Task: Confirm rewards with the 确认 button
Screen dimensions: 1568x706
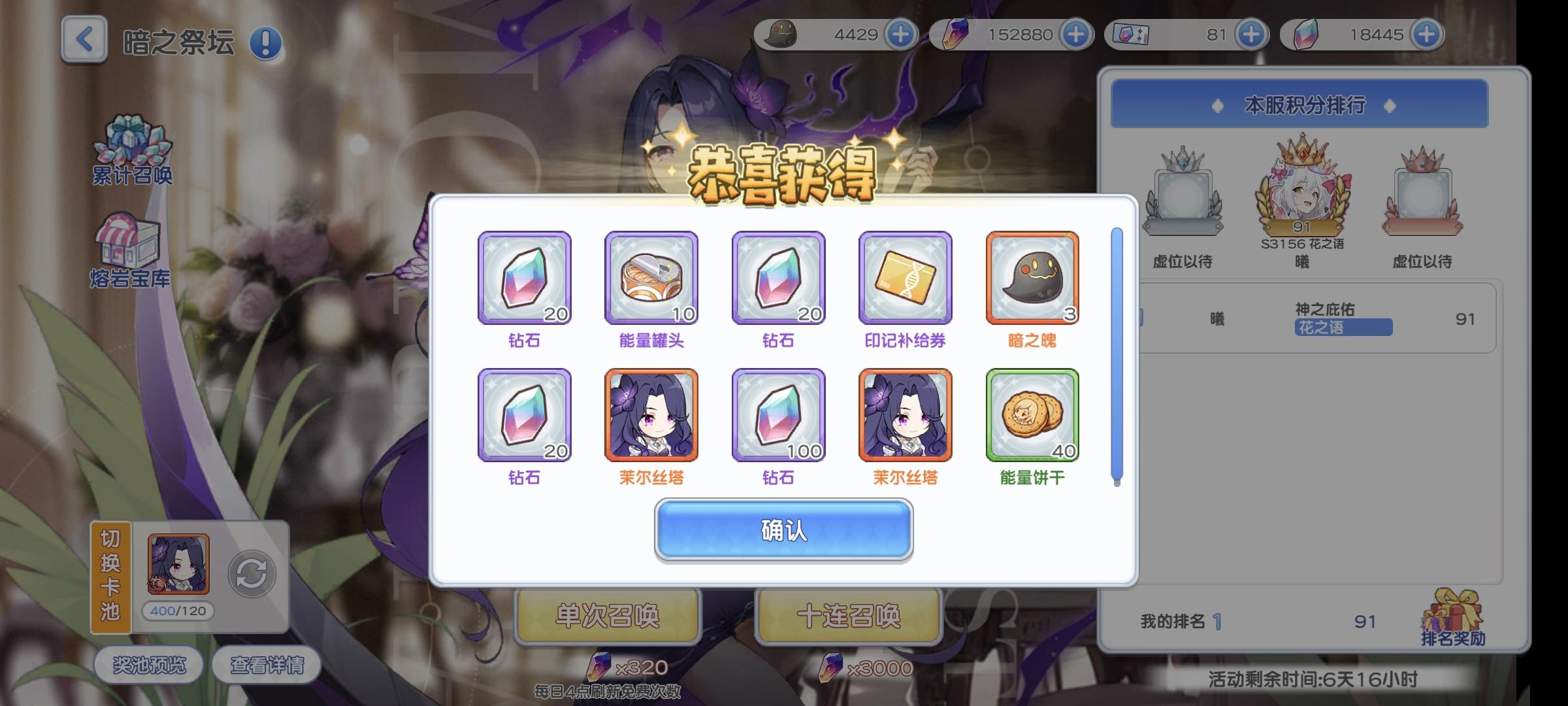Action: [783, 531]
